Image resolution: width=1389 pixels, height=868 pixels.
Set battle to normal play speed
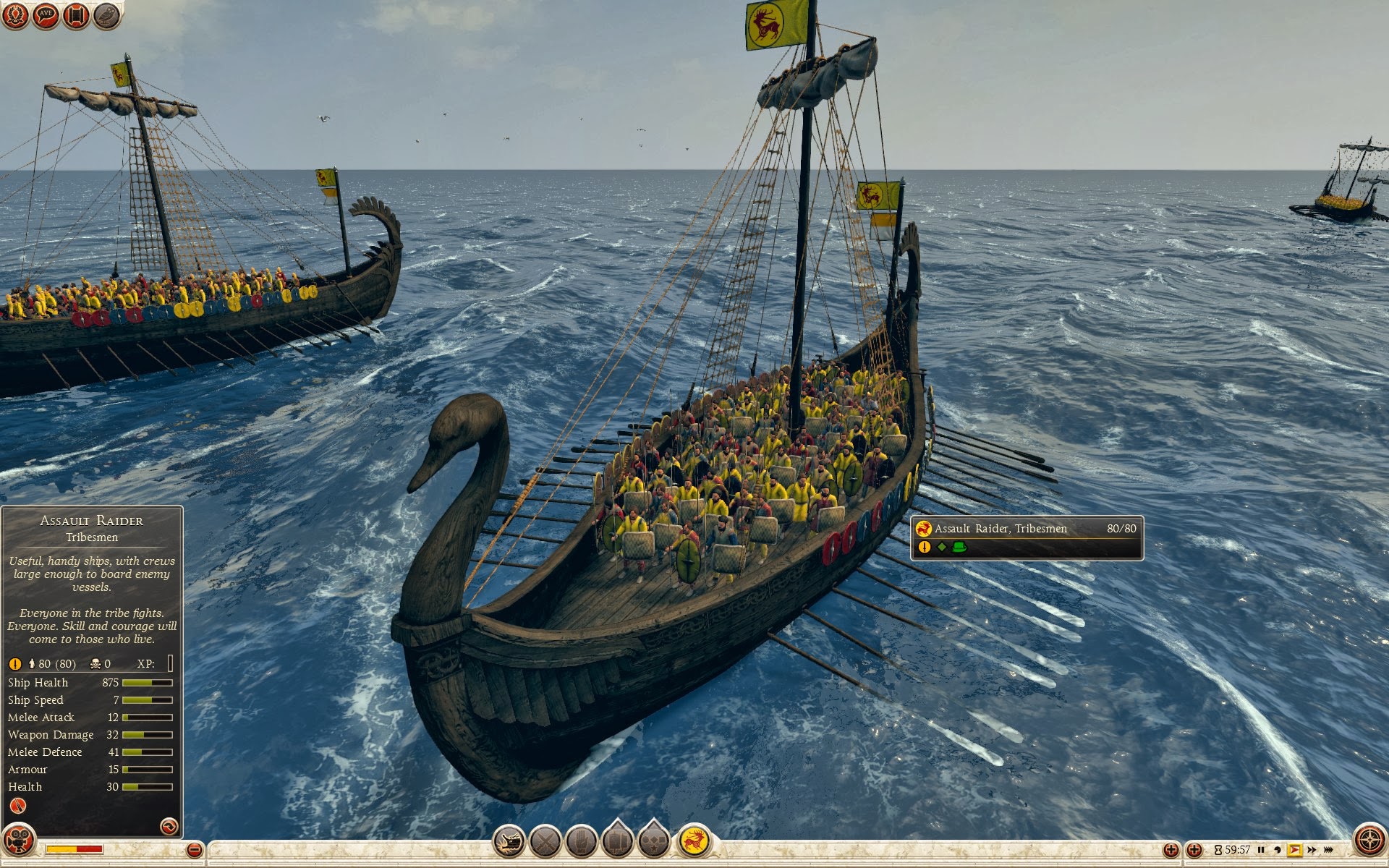[1294, 850]
